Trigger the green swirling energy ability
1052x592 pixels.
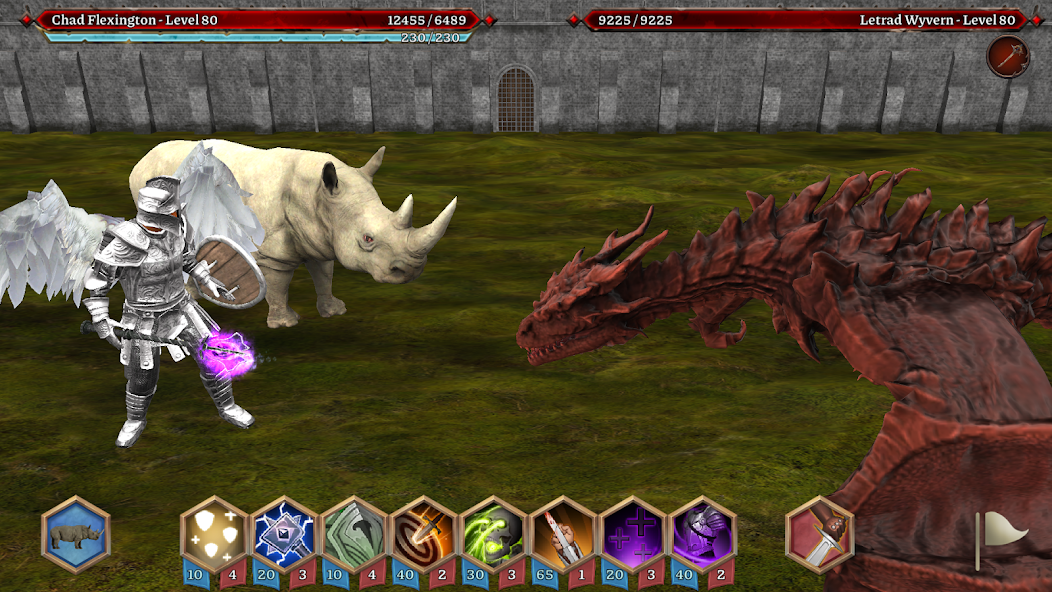(x=494, y=534)
